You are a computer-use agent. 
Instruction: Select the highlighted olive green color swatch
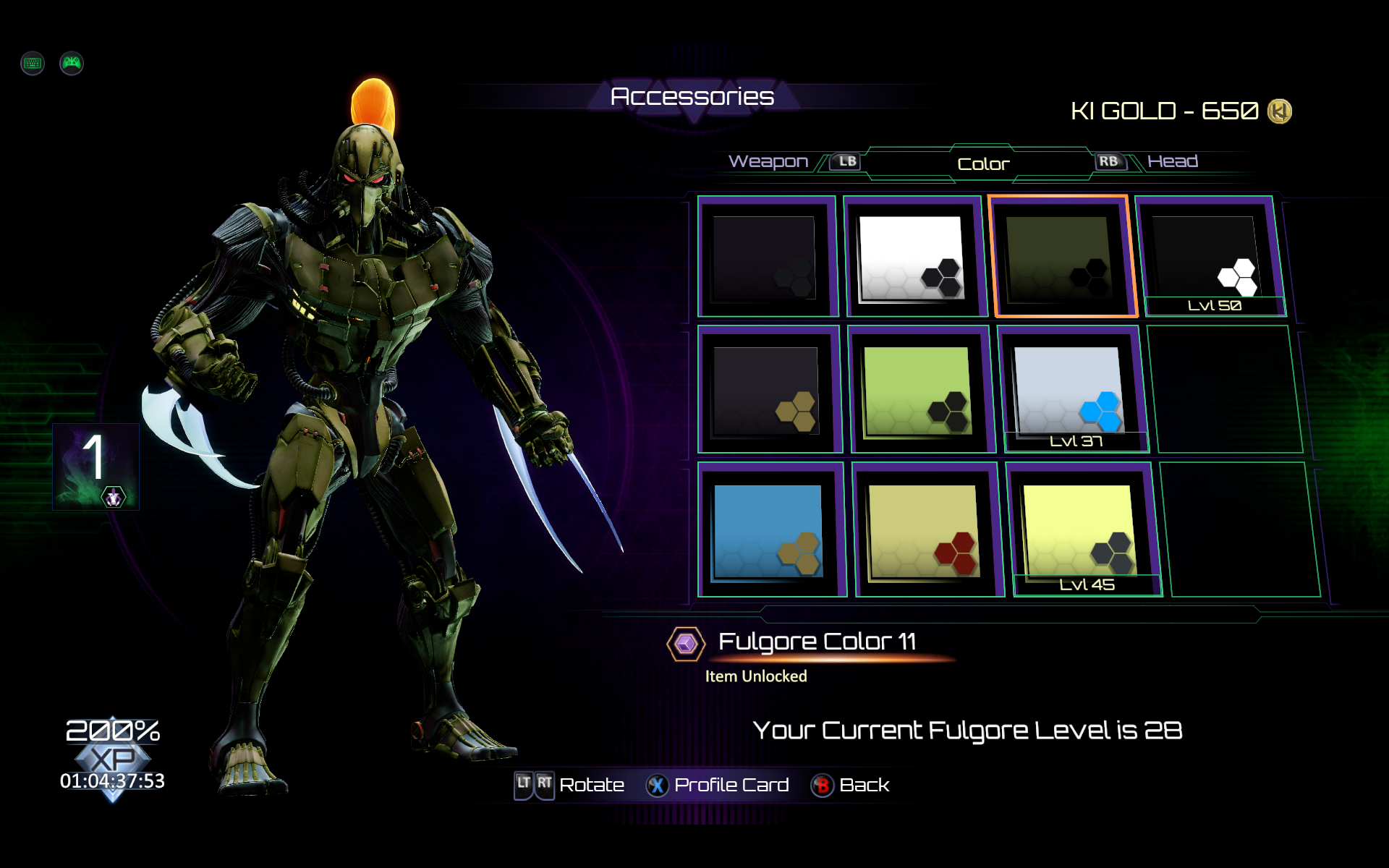click(1061, 258)
